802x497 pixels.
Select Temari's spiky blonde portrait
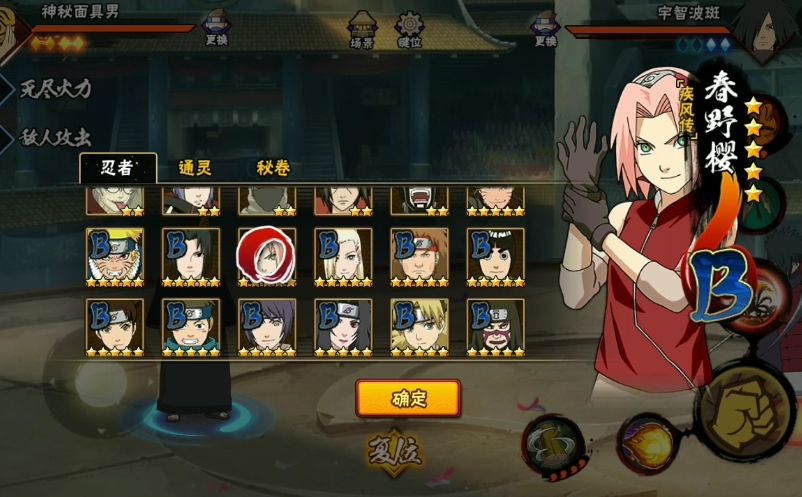pos(419,327)
